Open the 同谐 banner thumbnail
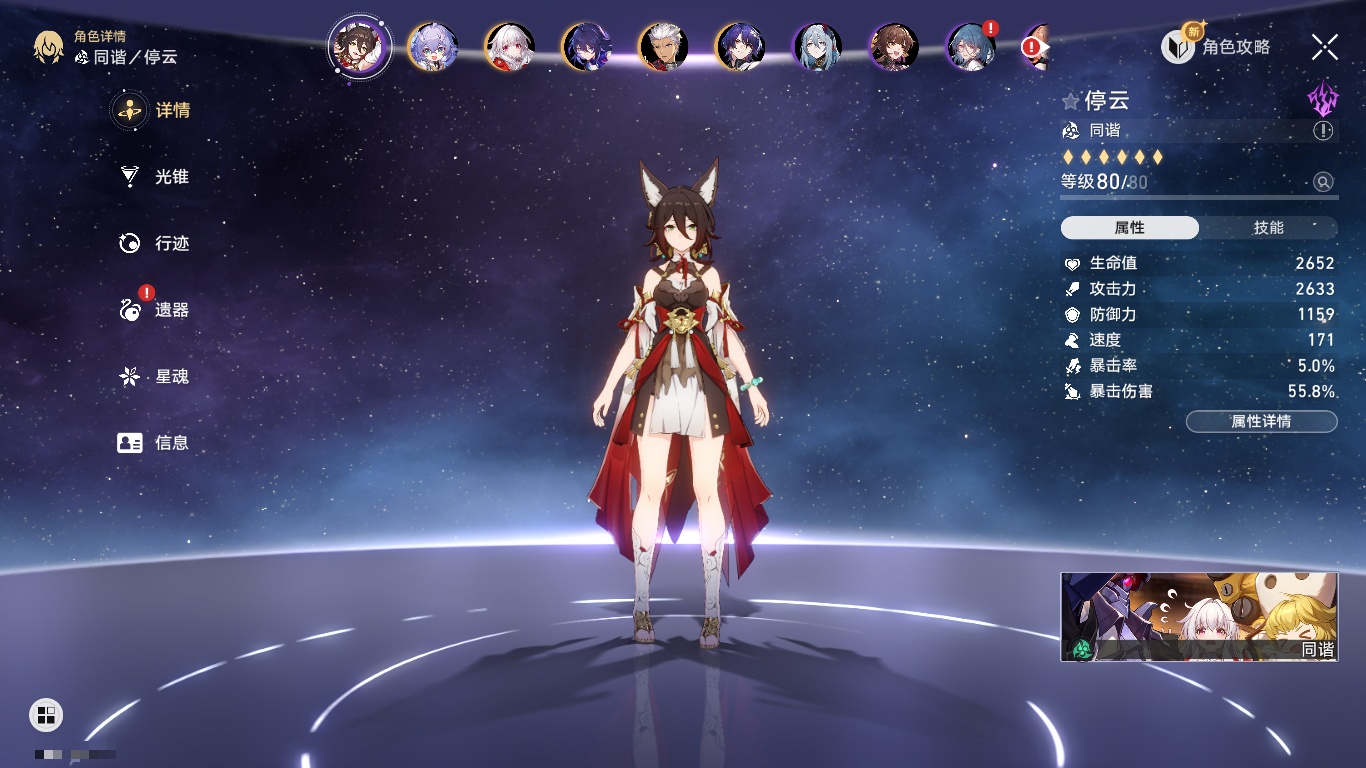This screenshot has width=1366, height=768. (x=1199, y=617)
